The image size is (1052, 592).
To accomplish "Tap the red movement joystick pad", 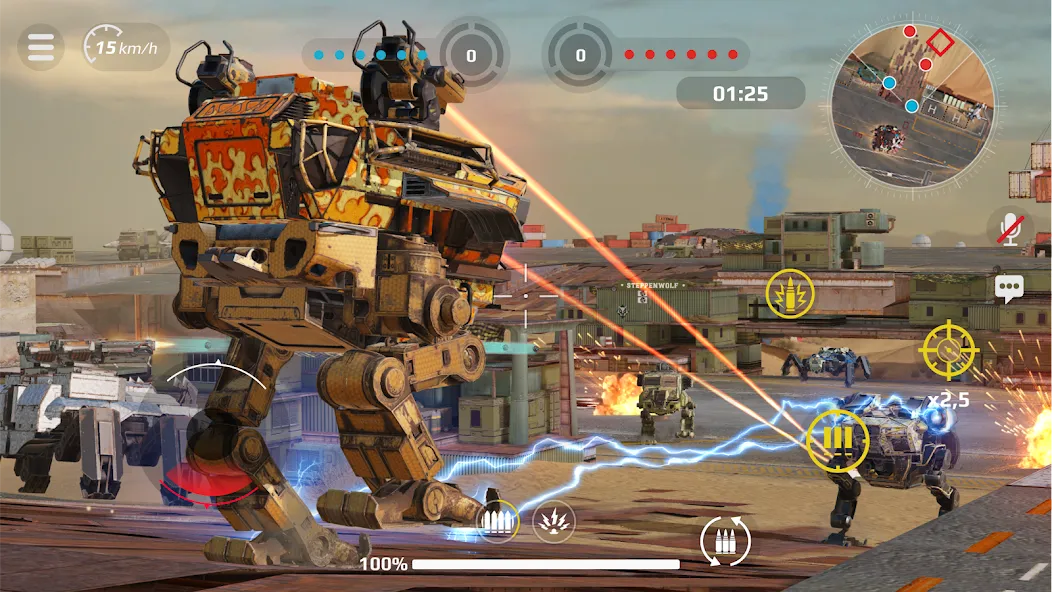I will tap(202, 483).
